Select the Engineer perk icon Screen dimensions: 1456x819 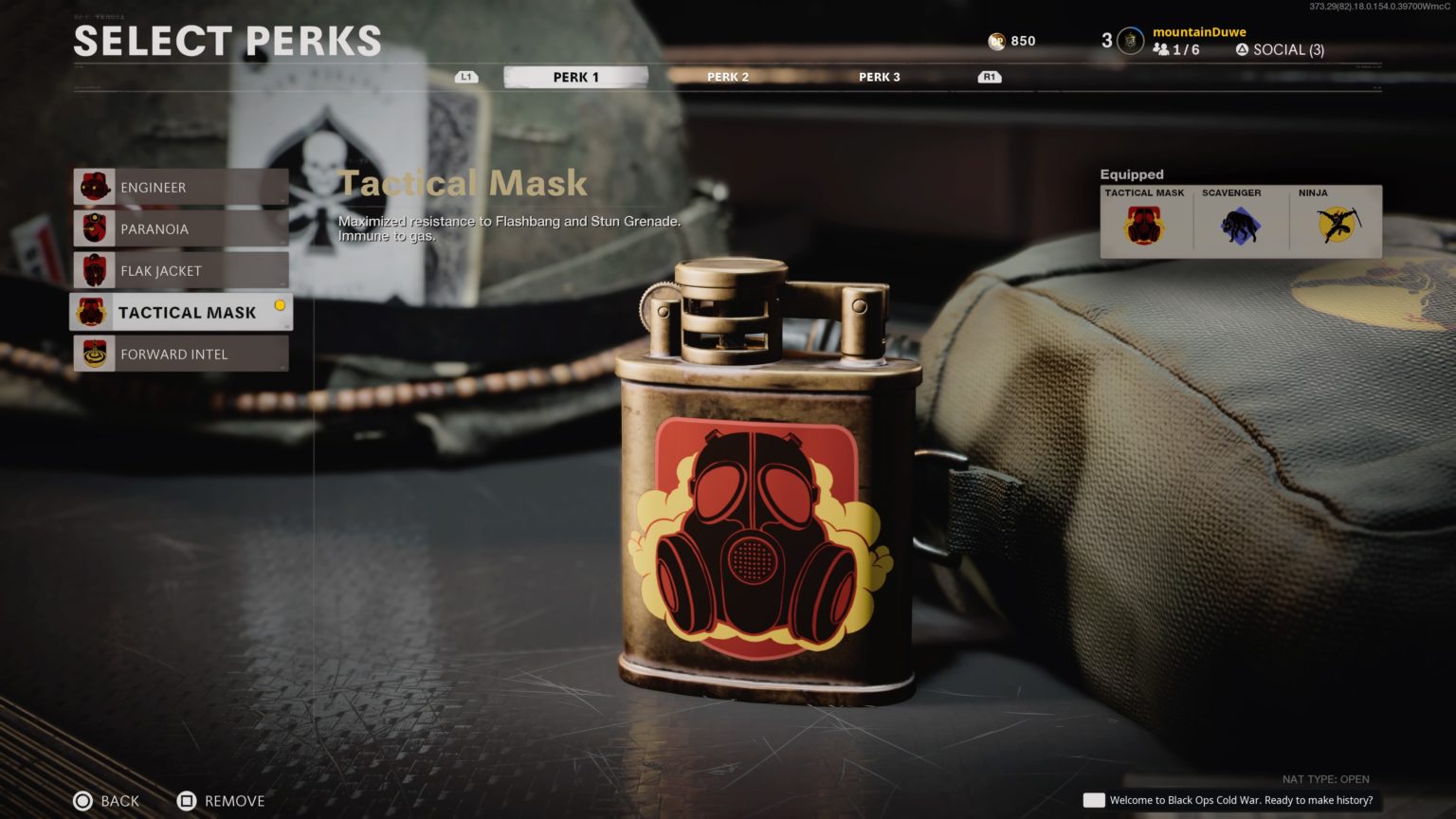[x=96, y=187]
